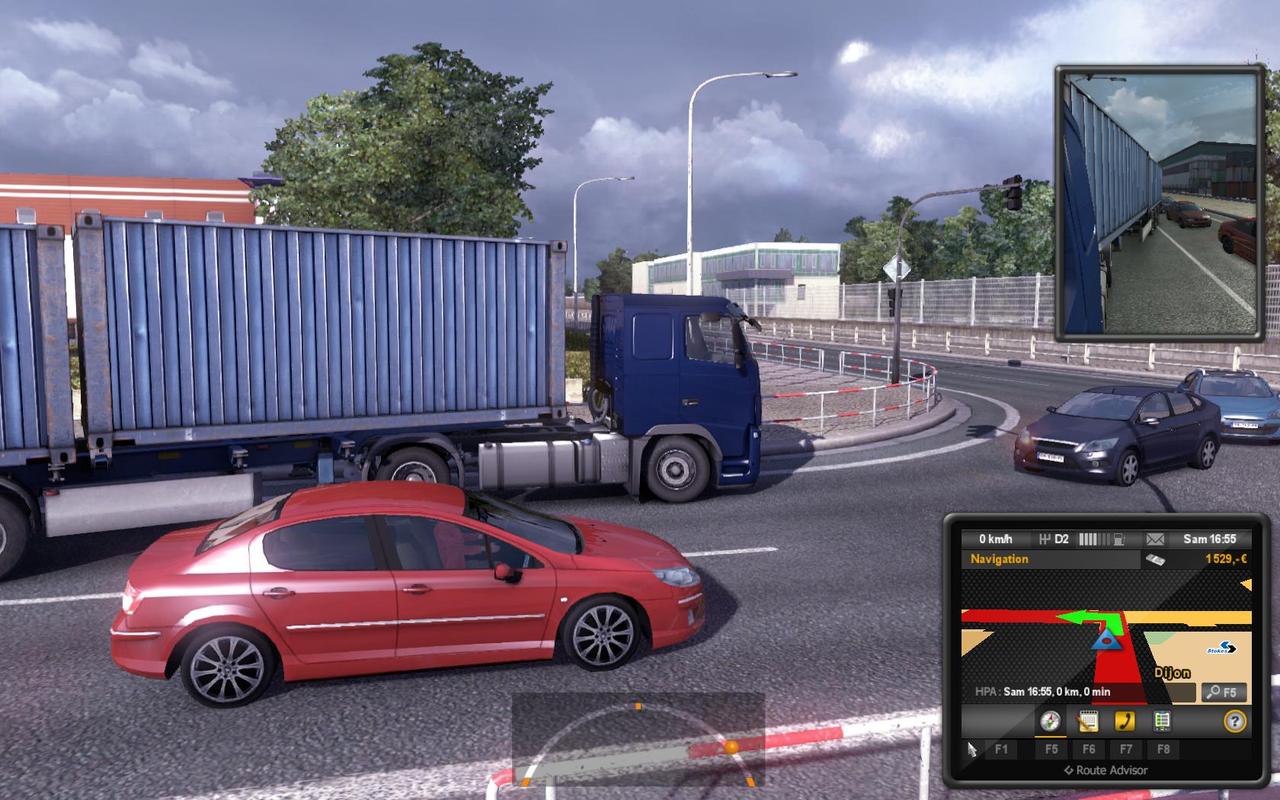Click the magnifier zoom button on map
The height and width of the screenshot is (800, 1280).
click(1223, 692)
